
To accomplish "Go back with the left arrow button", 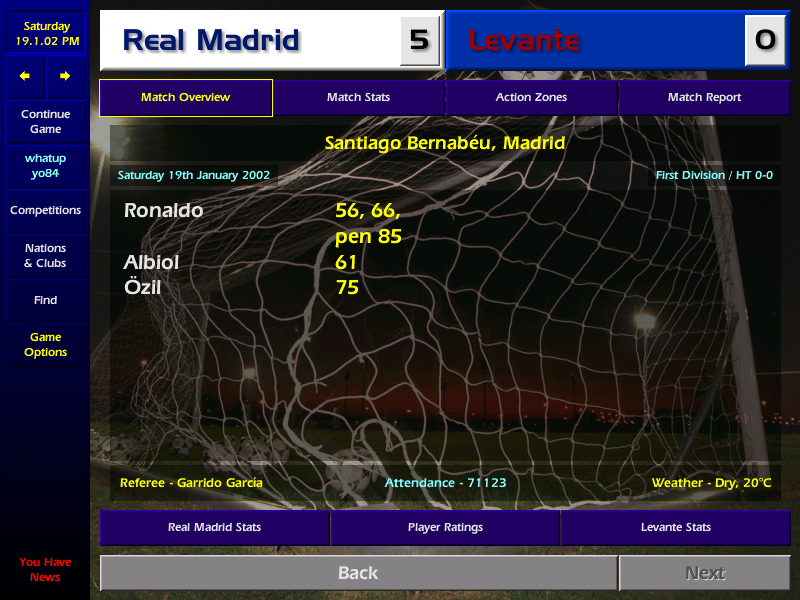I will (x=25, y=76).
